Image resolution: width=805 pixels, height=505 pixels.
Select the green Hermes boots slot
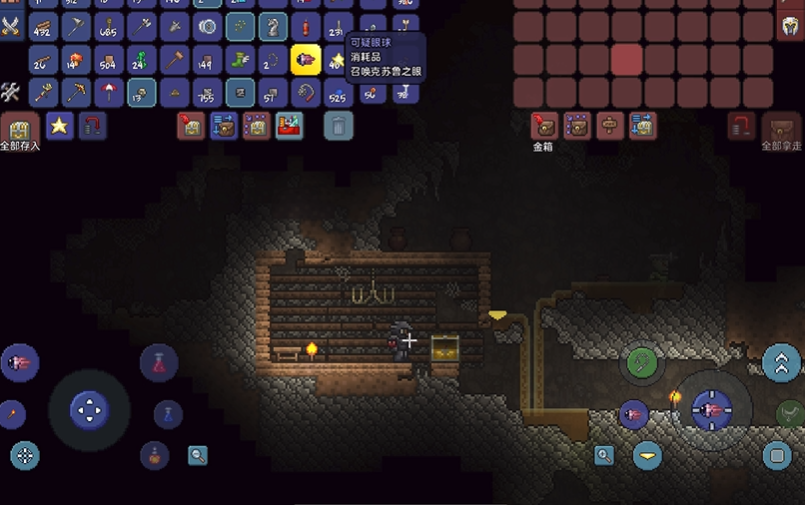coord(240,60)
